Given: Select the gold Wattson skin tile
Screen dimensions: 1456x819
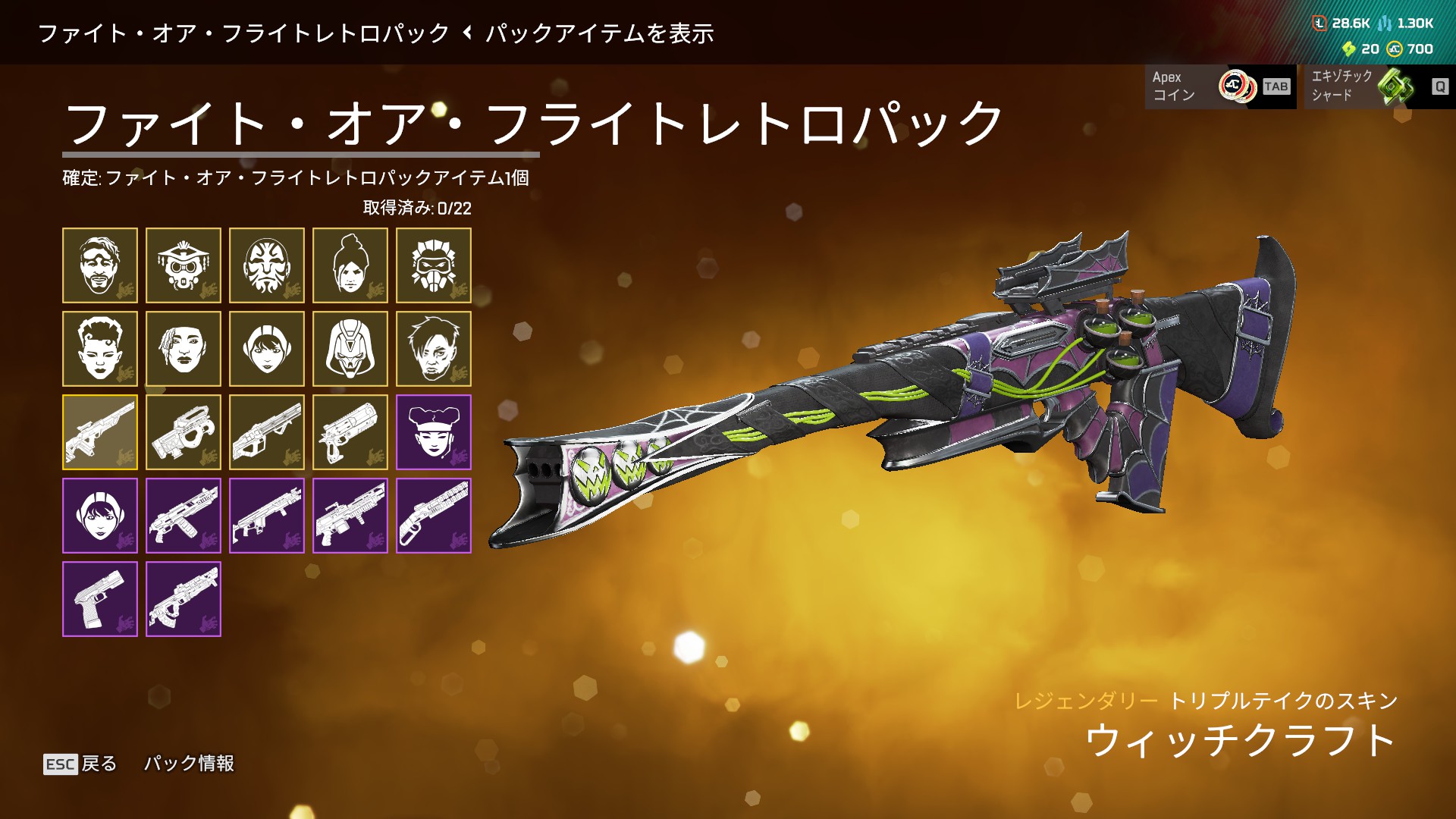Looking at the screenshot, I should (267, 349).
